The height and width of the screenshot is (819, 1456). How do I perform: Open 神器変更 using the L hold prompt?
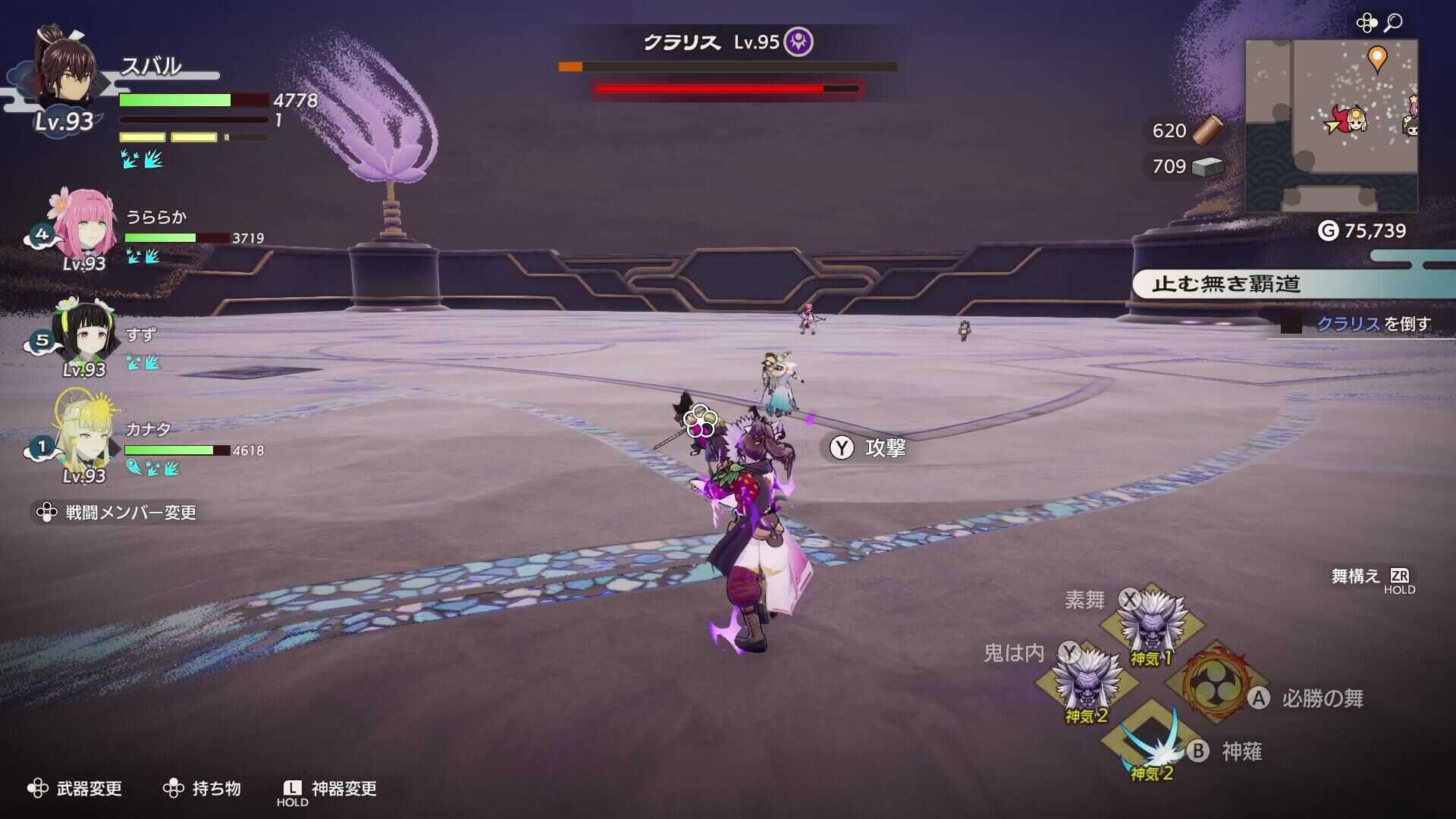point(338,788)
